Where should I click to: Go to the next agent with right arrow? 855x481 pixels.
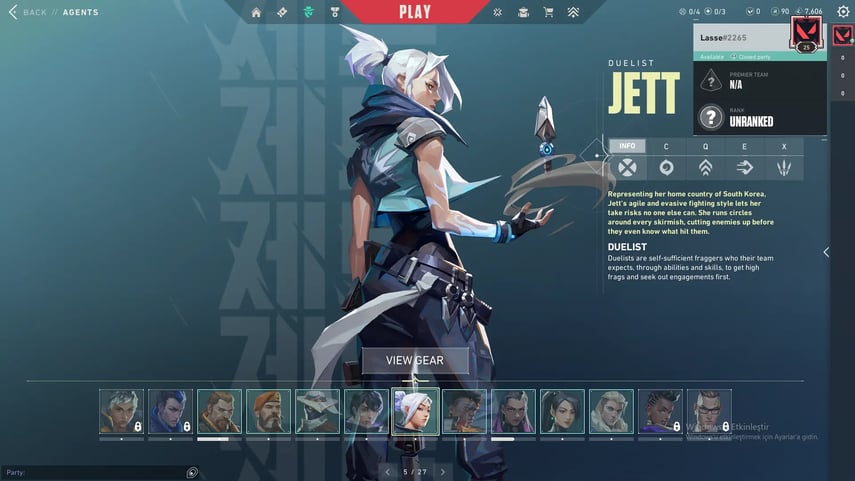tap(443, 471)
